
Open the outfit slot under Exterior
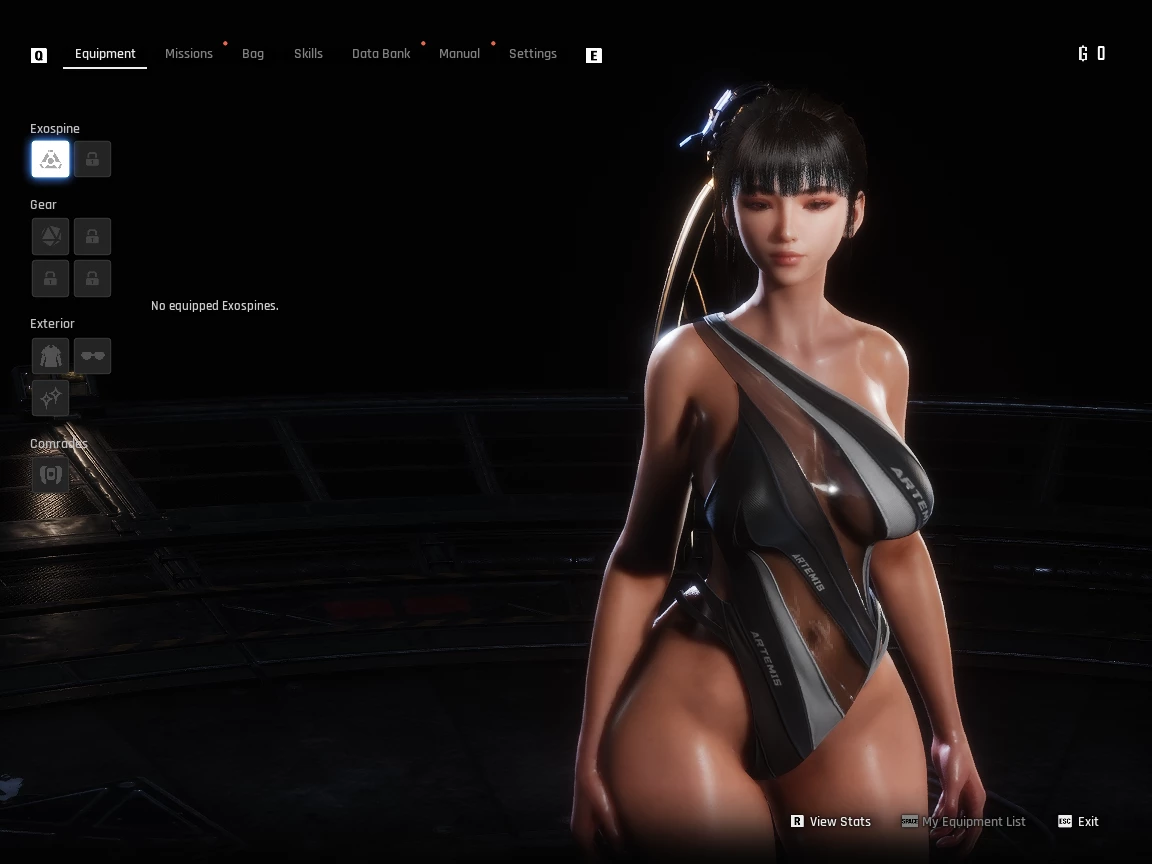tap(50, 356)
